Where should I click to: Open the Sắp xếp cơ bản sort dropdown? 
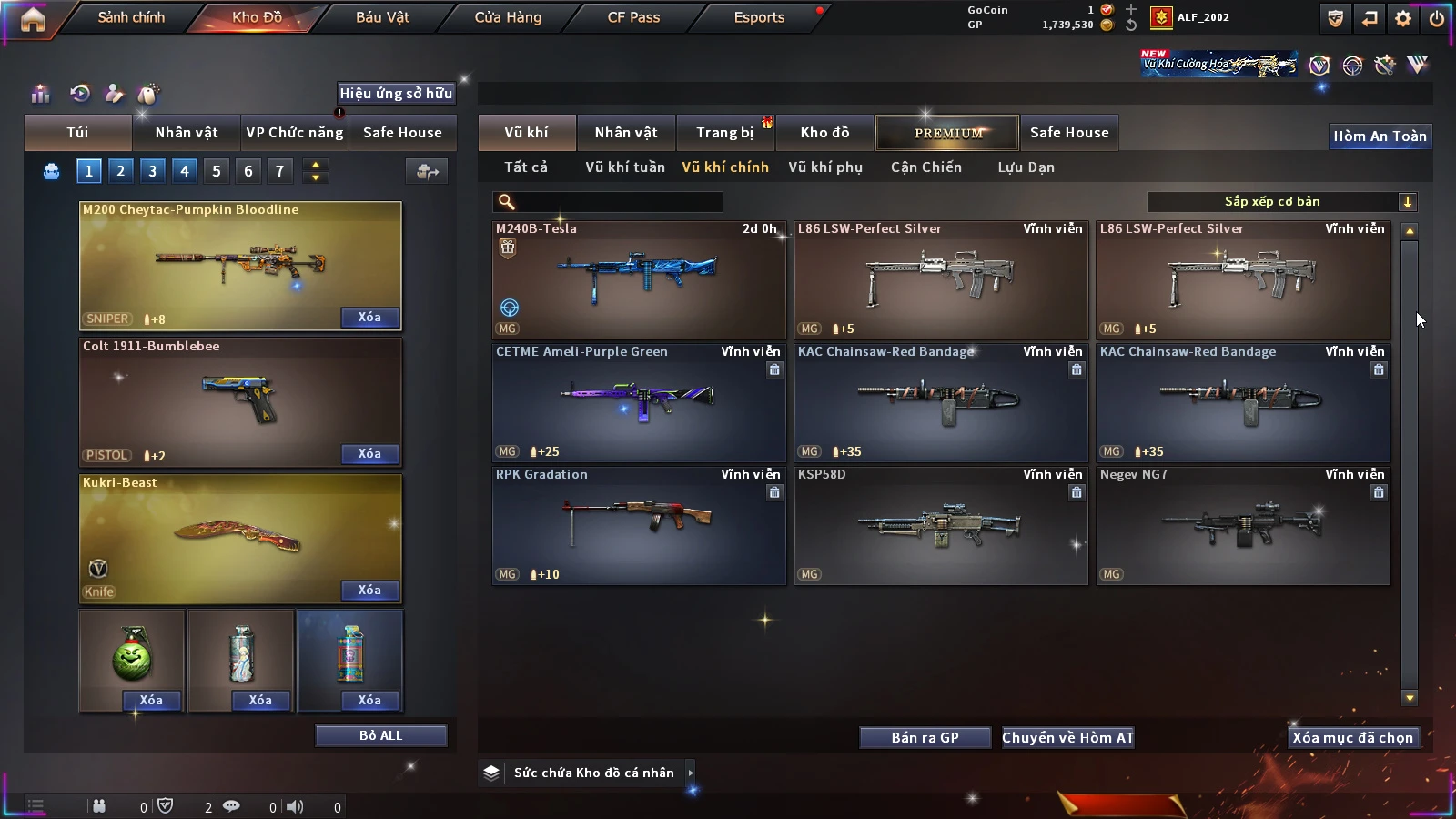pos(1282,202)
